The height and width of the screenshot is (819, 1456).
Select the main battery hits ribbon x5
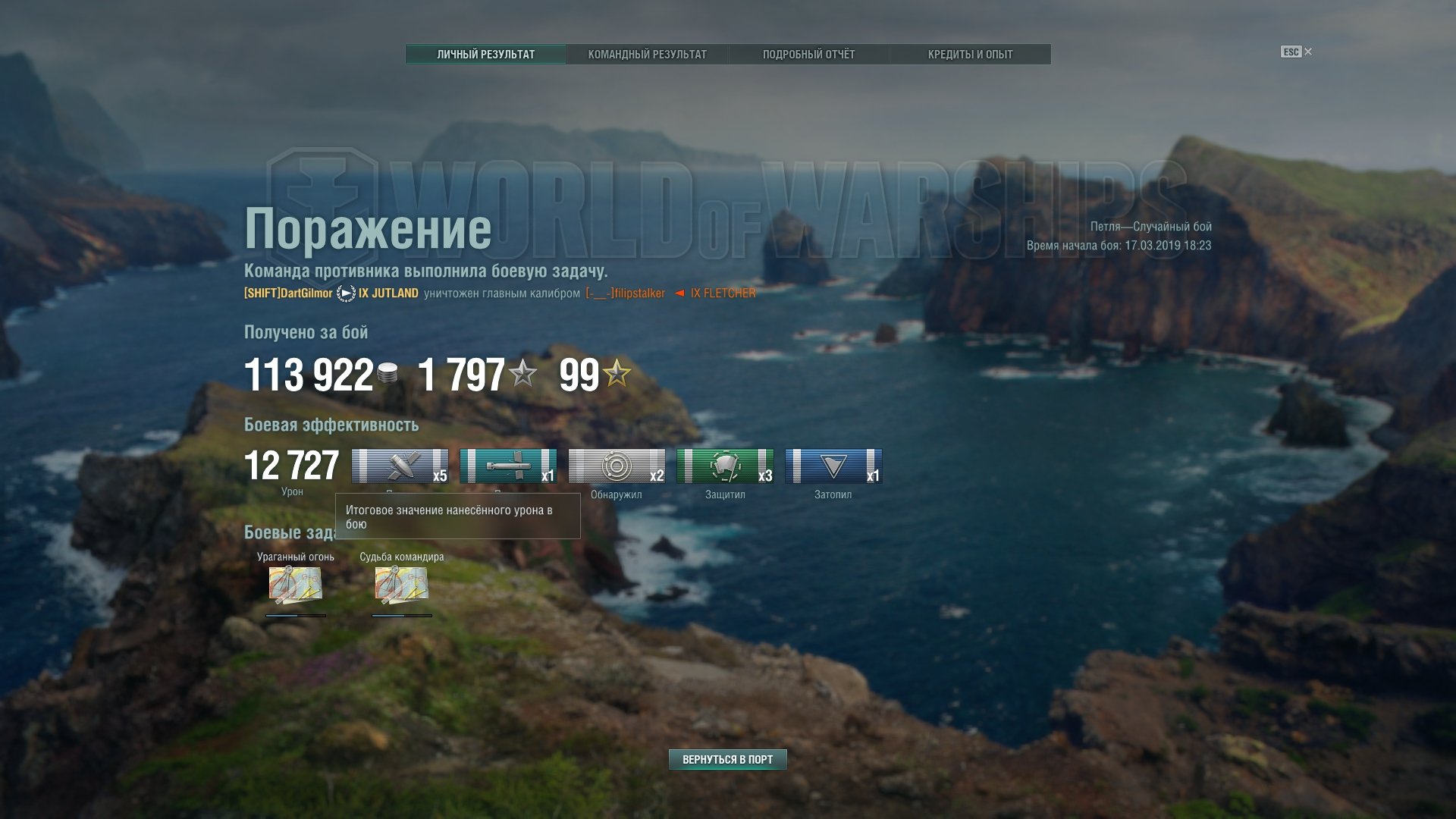point(400,466)
